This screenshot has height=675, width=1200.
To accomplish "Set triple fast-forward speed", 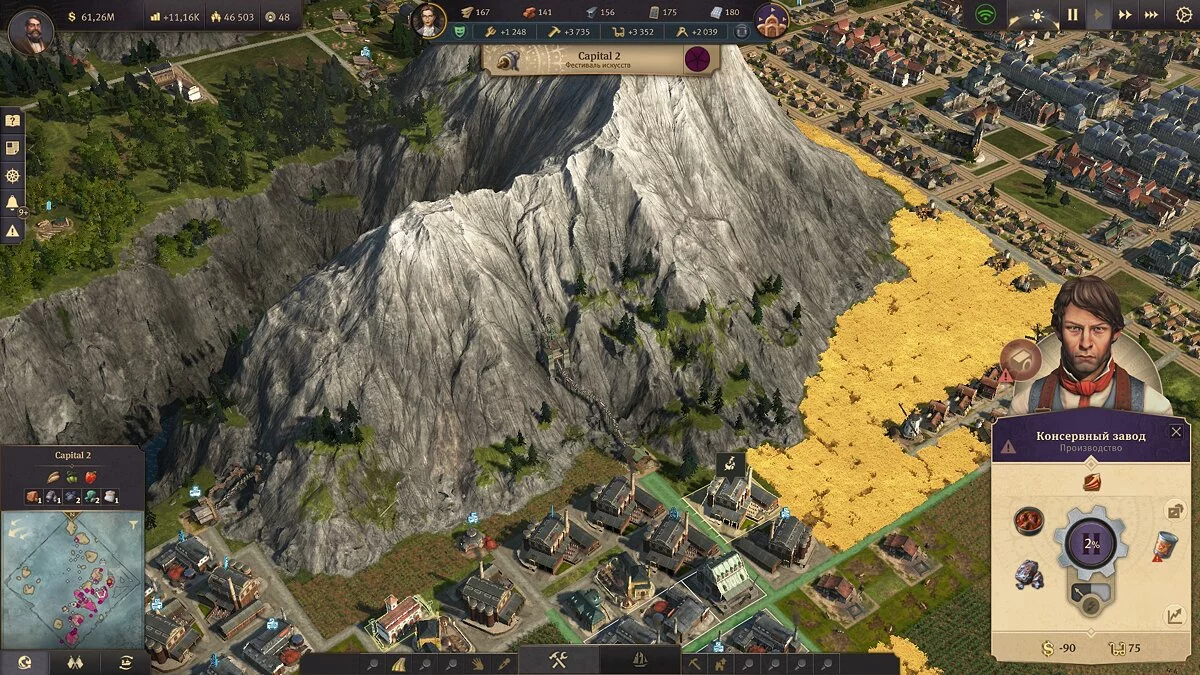I will tap(1153, 15).
